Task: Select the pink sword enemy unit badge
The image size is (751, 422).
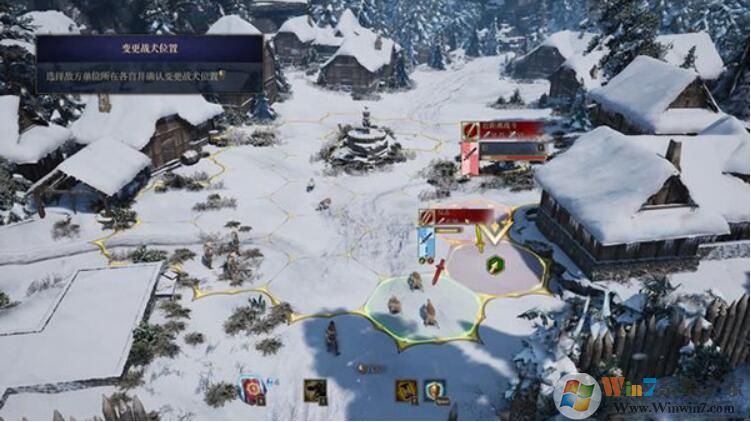Action: [469, 157]
